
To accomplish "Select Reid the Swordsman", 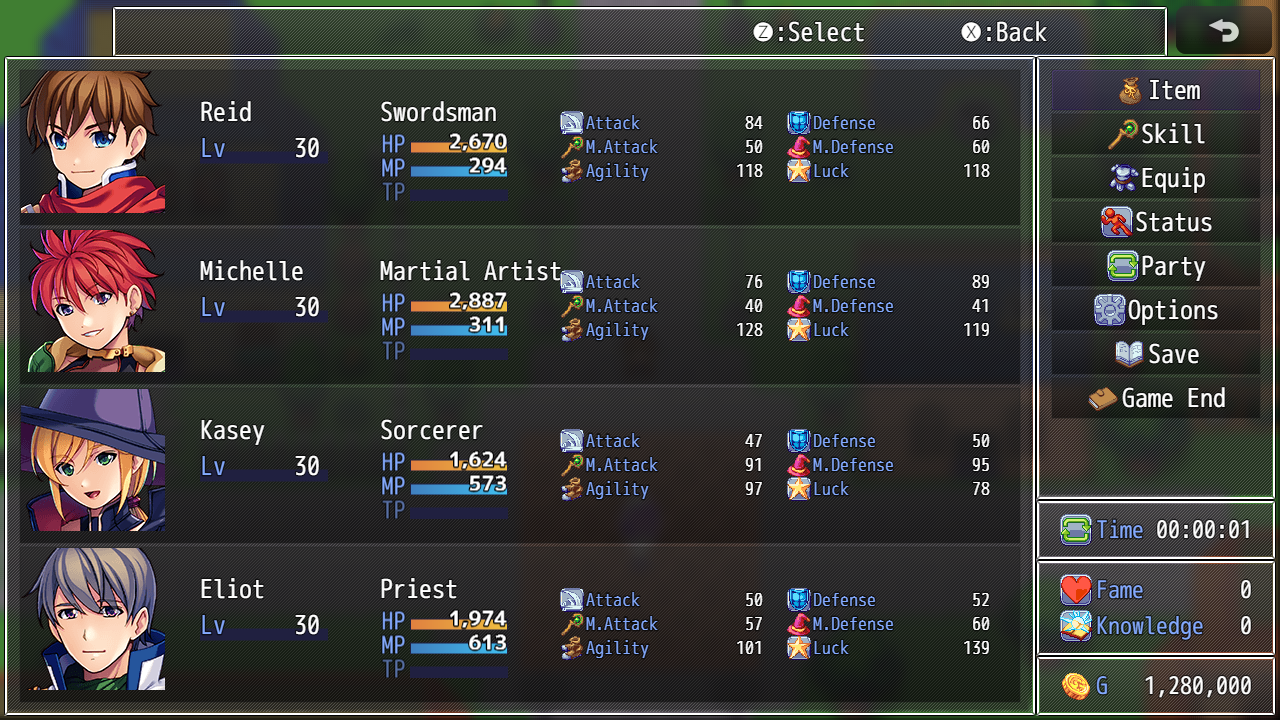I will pos(520,145).
